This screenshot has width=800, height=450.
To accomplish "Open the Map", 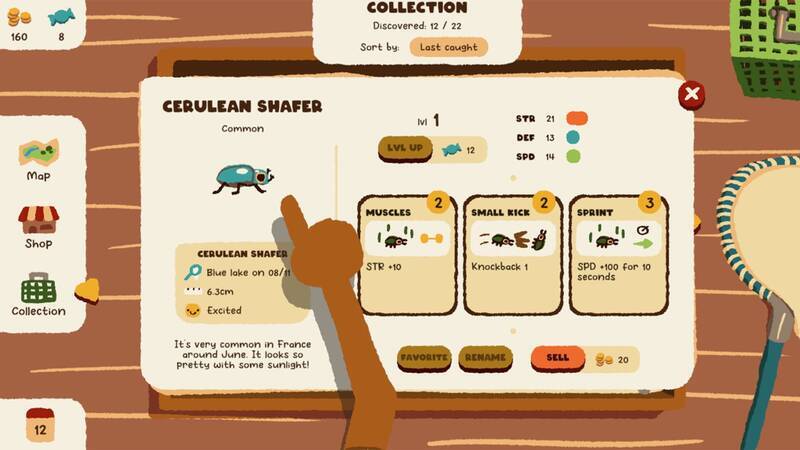I will (x=38, y=160).
